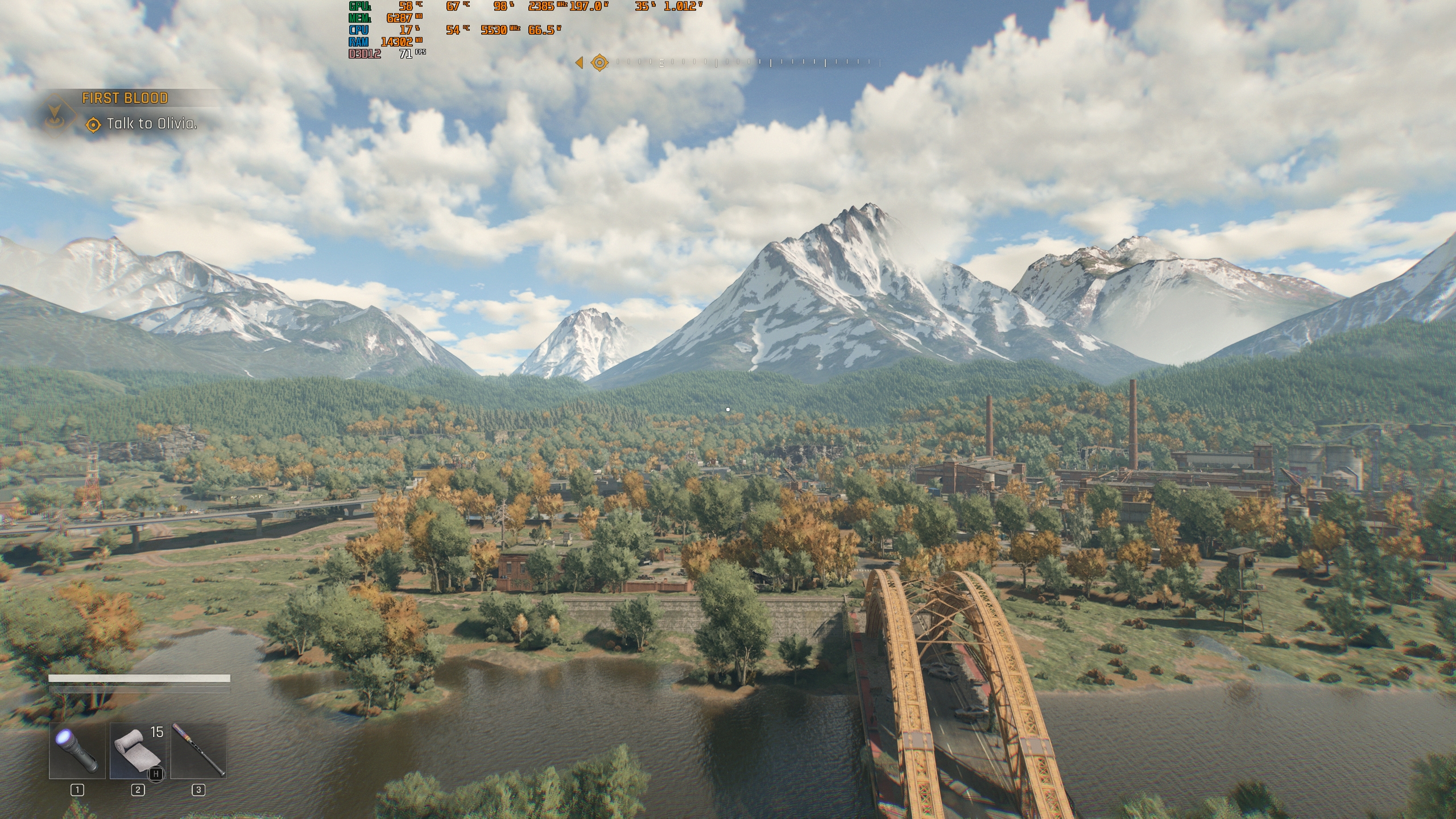Use the bandage item slot
Image resolution: width=1456 pixels, height=819 pixels.
(138, 750)
